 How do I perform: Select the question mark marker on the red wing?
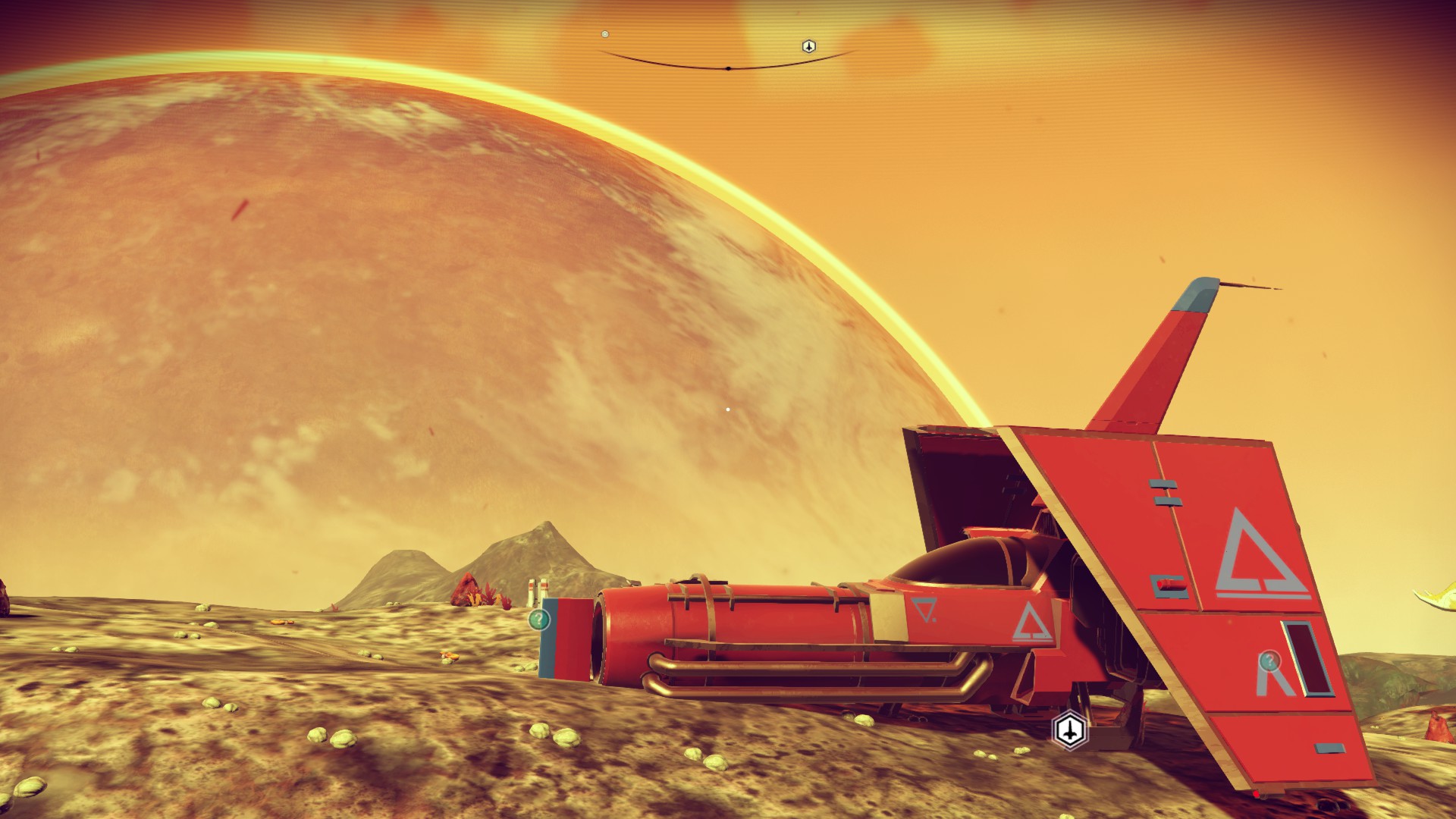pos(1269,661)
